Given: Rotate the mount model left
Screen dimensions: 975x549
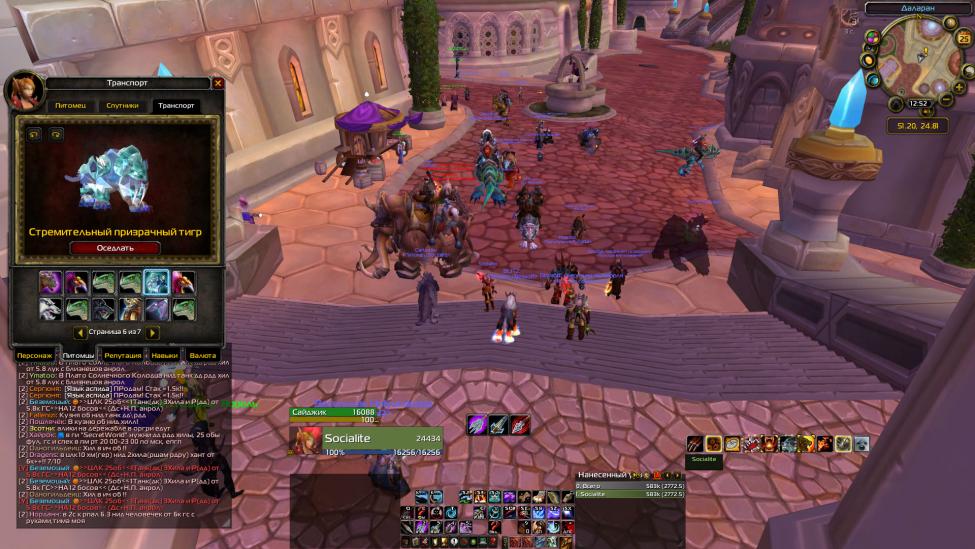Looking at the screenshot, I should click(x=33, y=134).
